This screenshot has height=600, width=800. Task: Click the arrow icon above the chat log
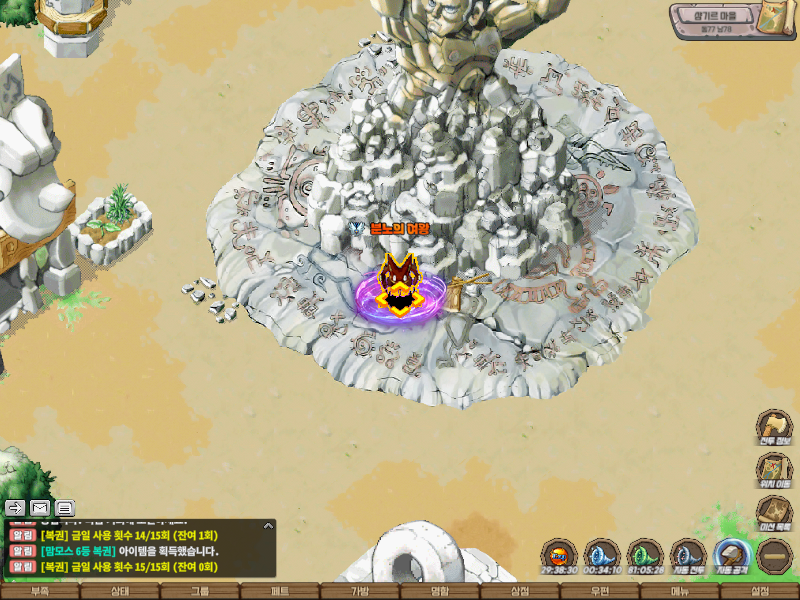(16, 507)
